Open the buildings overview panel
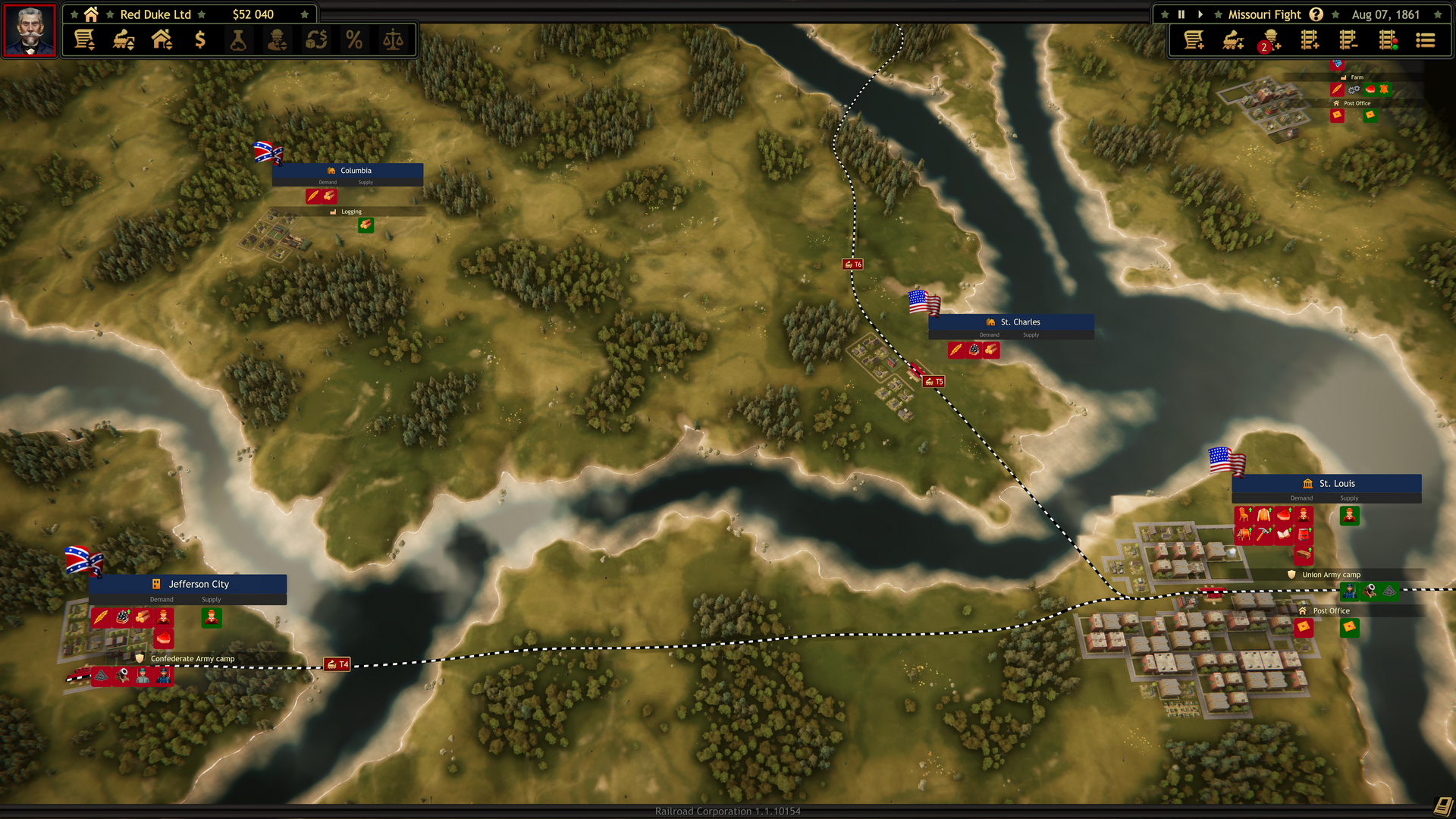Image resolution: width=1456 pixels, height=819 pixels. [162, 40]
